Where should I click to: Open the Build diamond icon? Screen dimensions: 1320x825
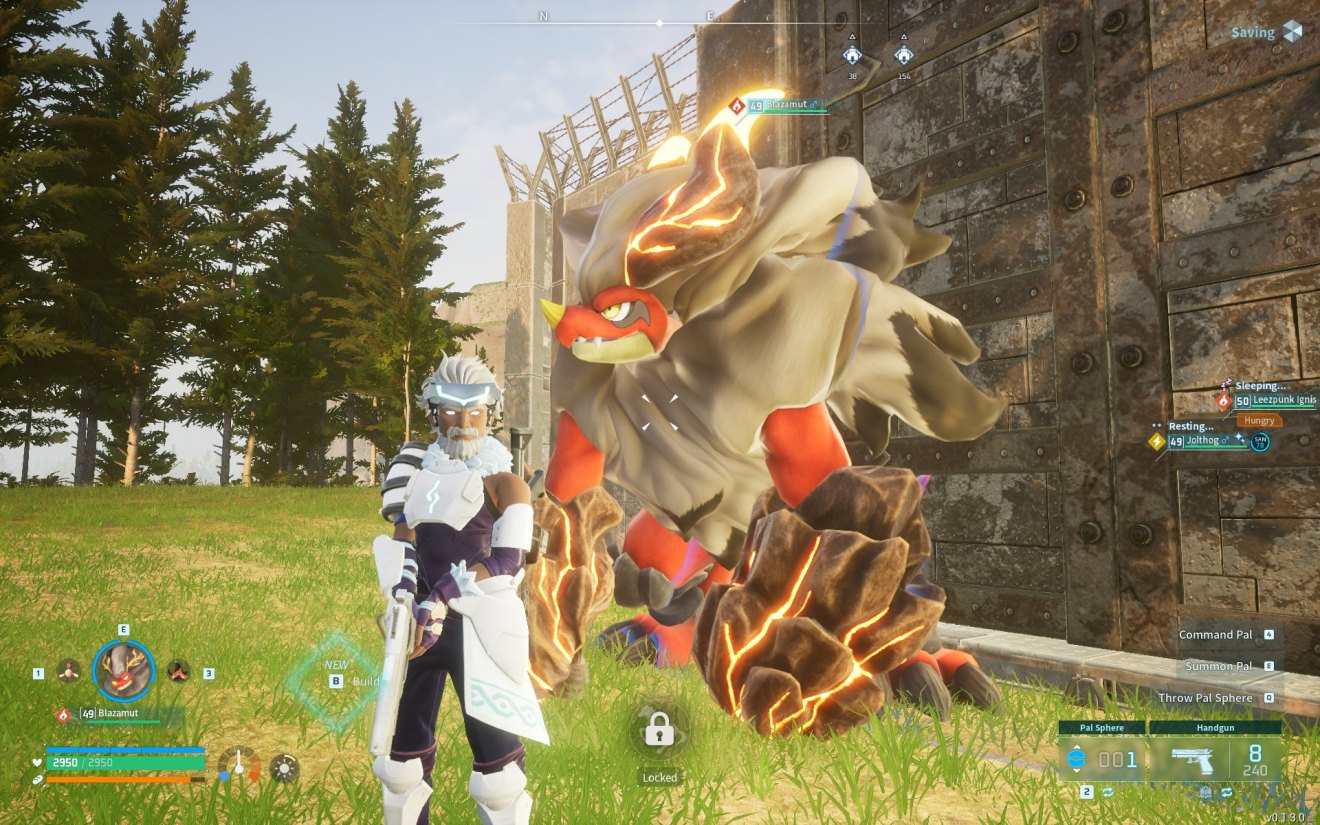335,680
